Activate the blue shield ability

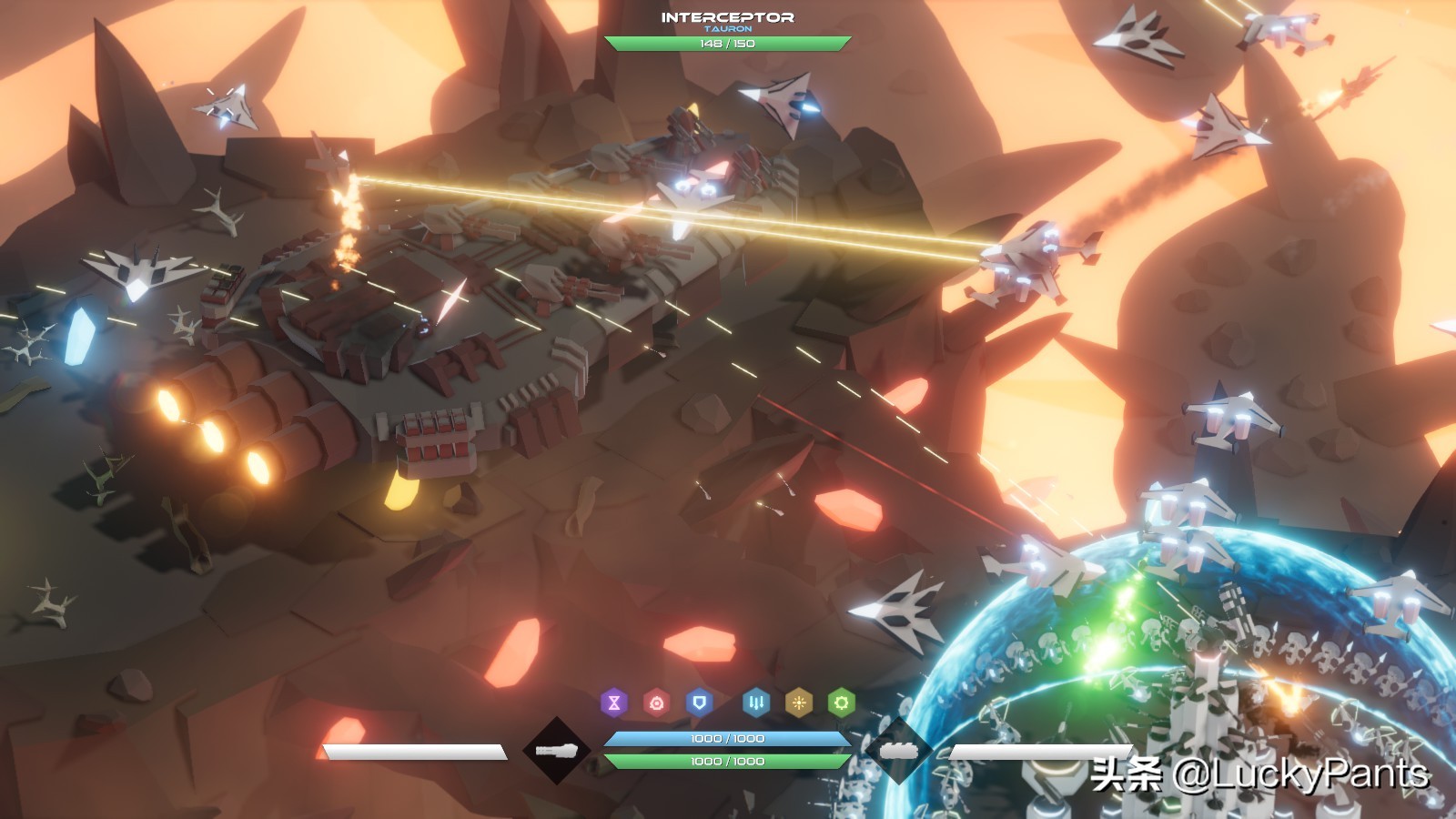coord(699,703)
